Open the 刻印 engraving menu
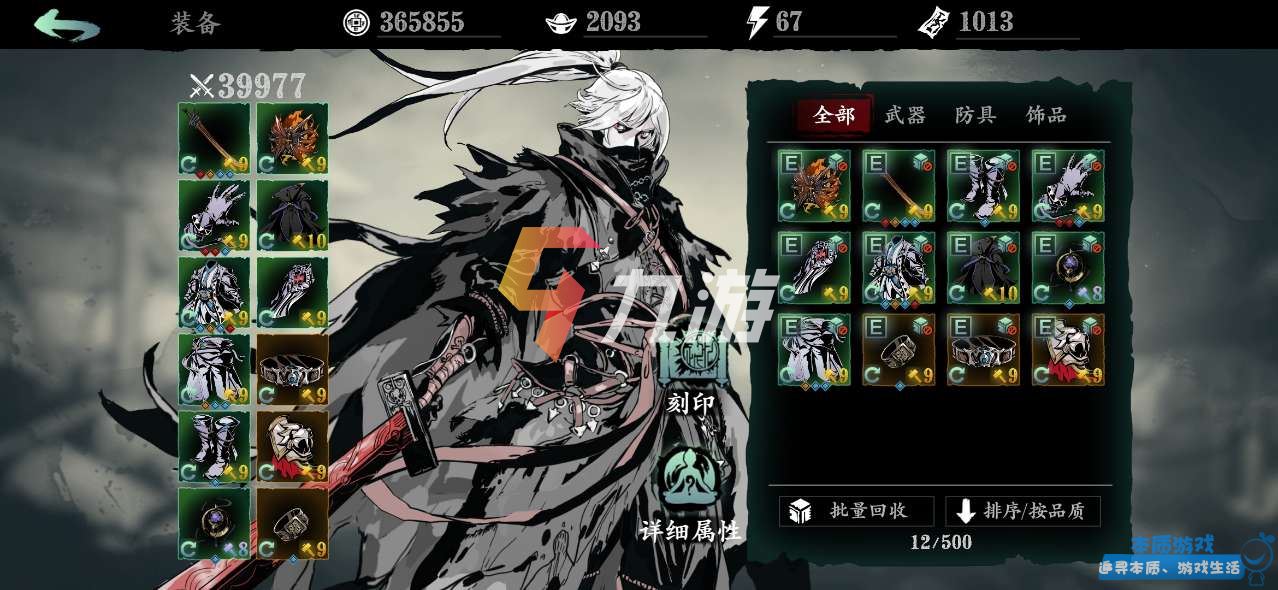The width and height of the screenshot is (1278, 590). click(x=691, y=368)
